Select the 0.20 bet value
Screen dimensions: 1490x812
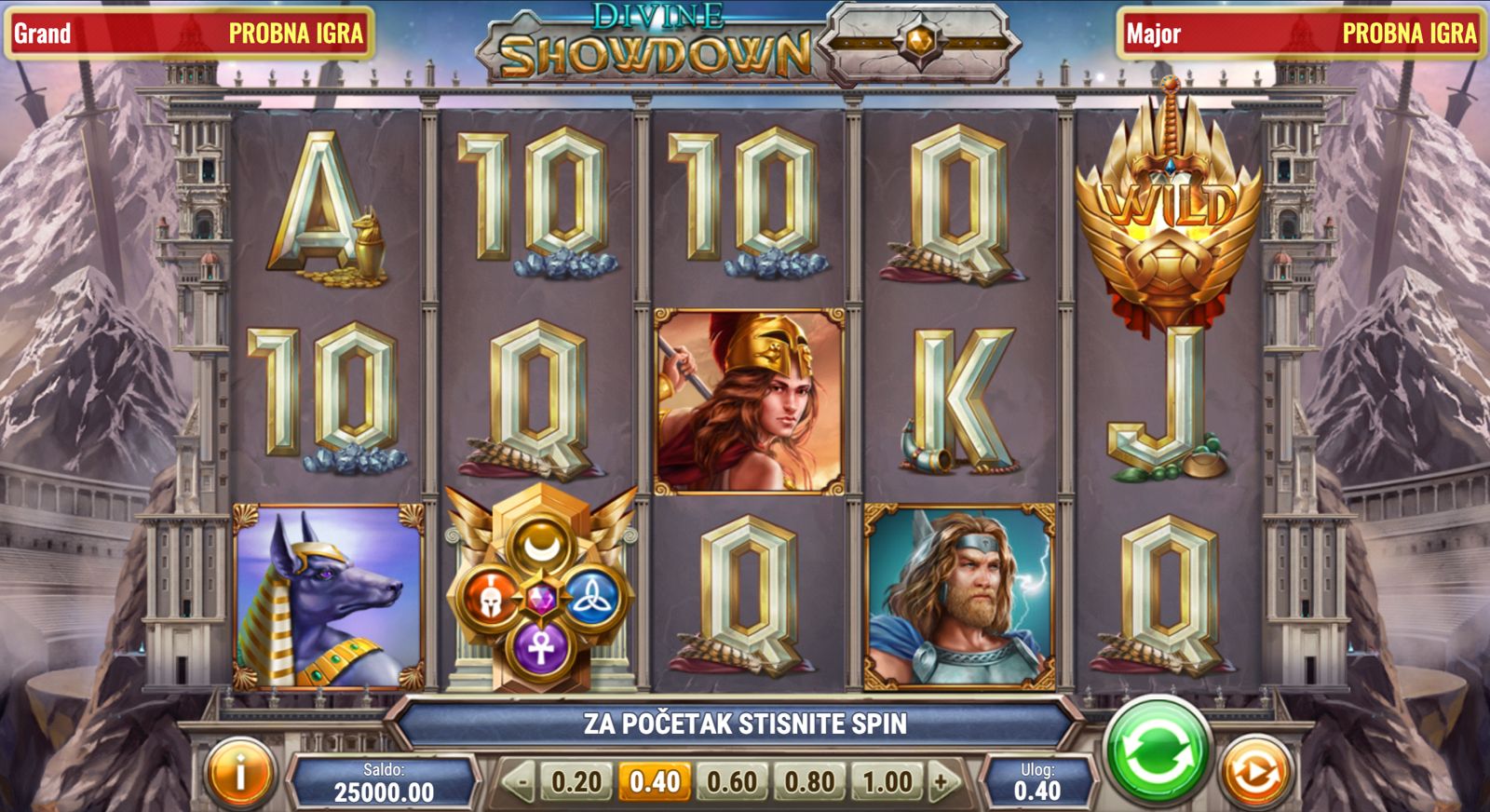coord(576,781)
